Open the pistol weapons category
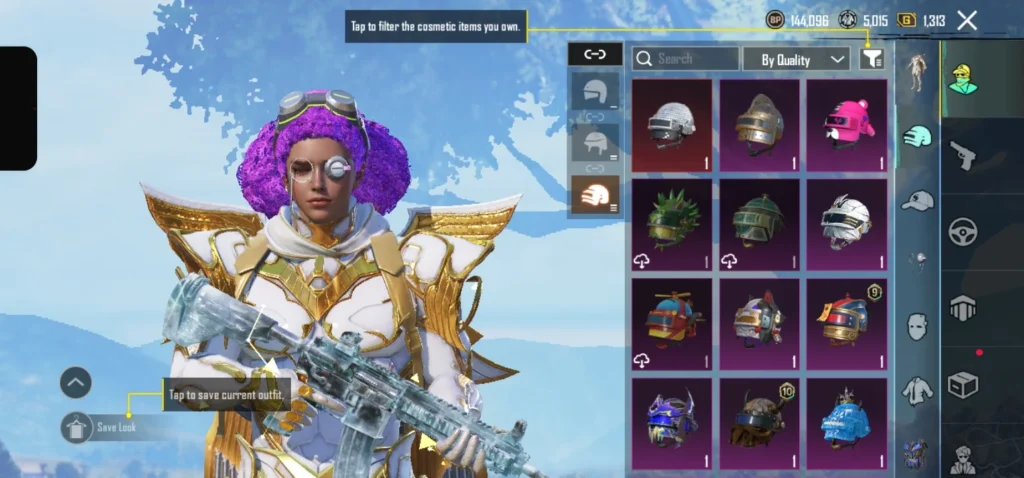Screen dimensions: 1024x478 point(963,155)
